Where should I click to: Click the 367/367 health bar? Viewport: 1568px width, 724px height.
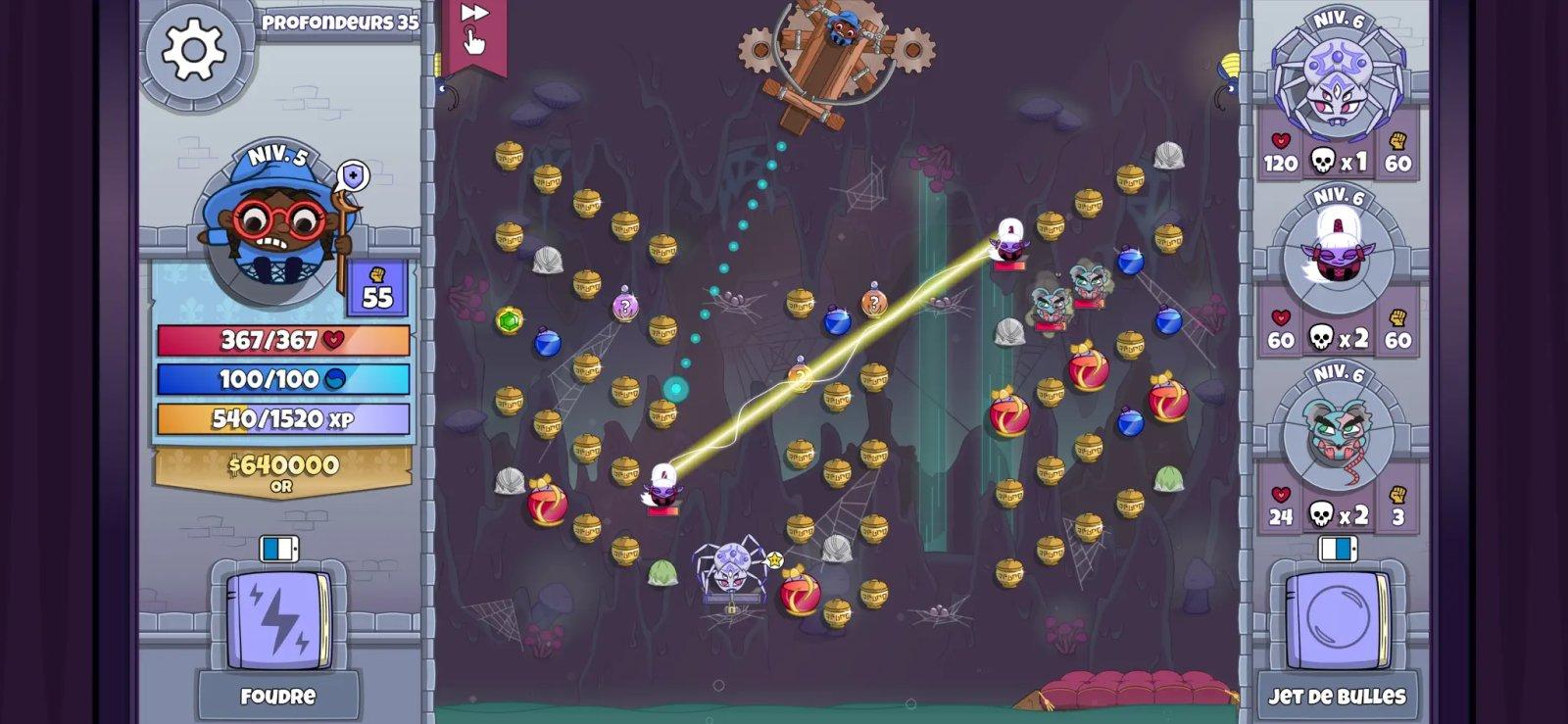277,338
